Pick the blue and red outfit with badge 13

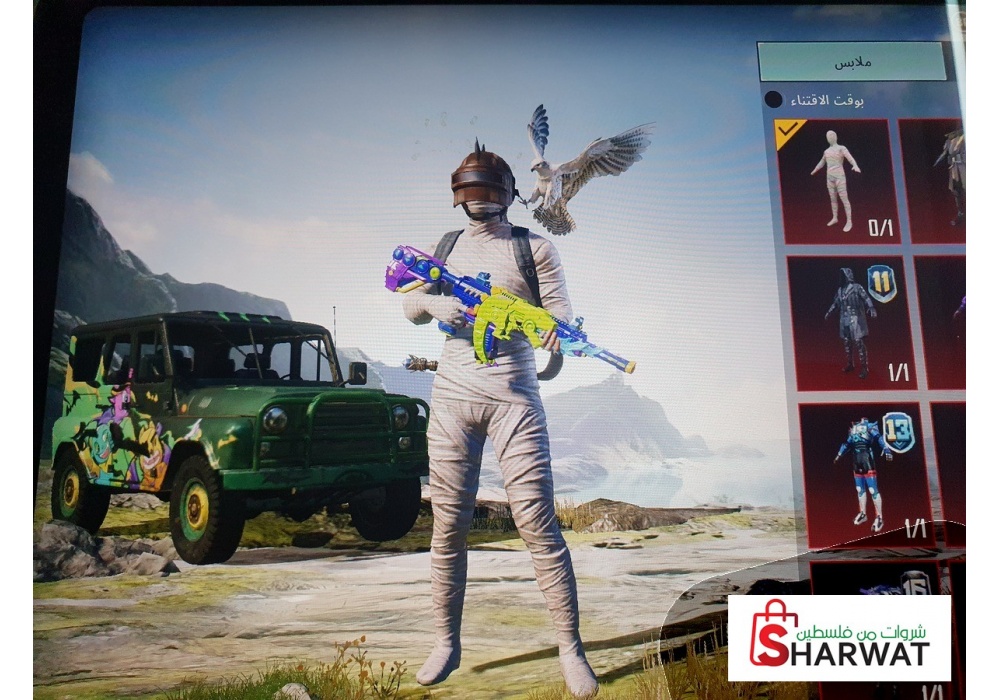click(x=865, y=473)
